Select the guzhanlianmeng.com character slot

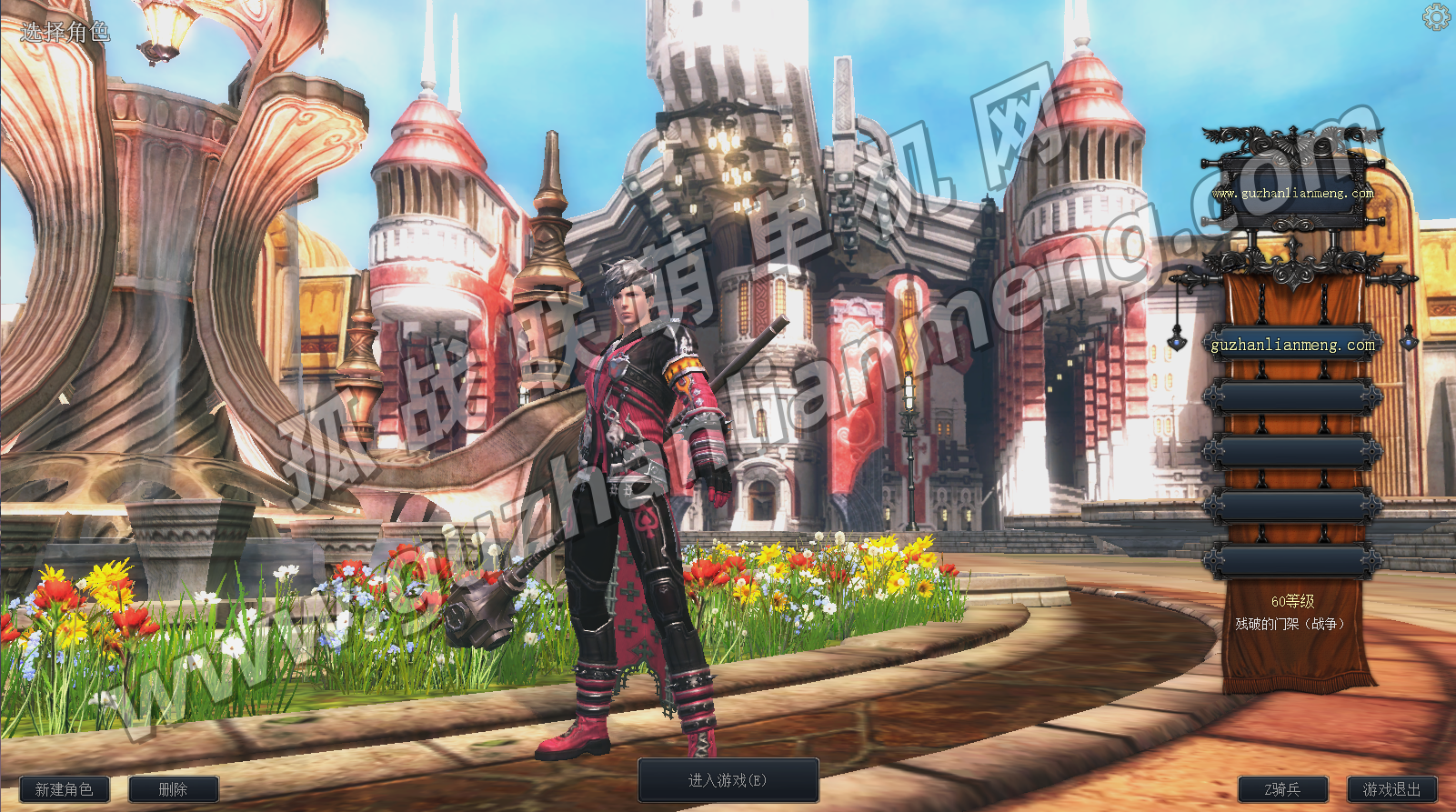coord(1292,345)
